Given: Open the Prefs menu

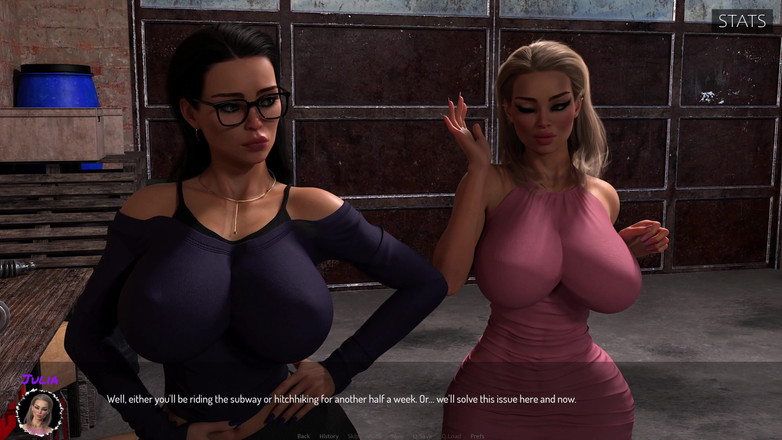Looking at the screenshot, I should (x=478, y=436).
